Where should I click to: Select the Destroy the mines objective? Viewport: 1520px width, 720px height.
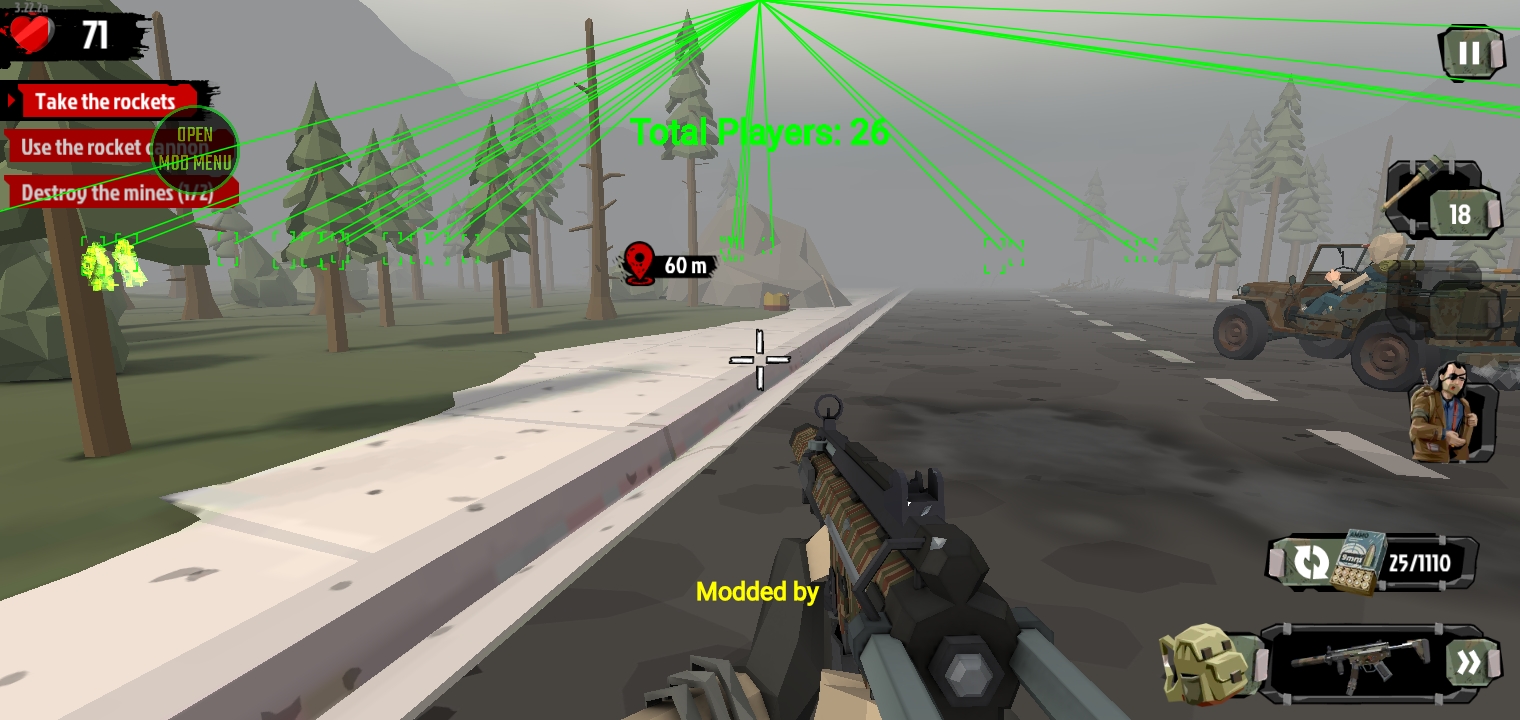93,193
